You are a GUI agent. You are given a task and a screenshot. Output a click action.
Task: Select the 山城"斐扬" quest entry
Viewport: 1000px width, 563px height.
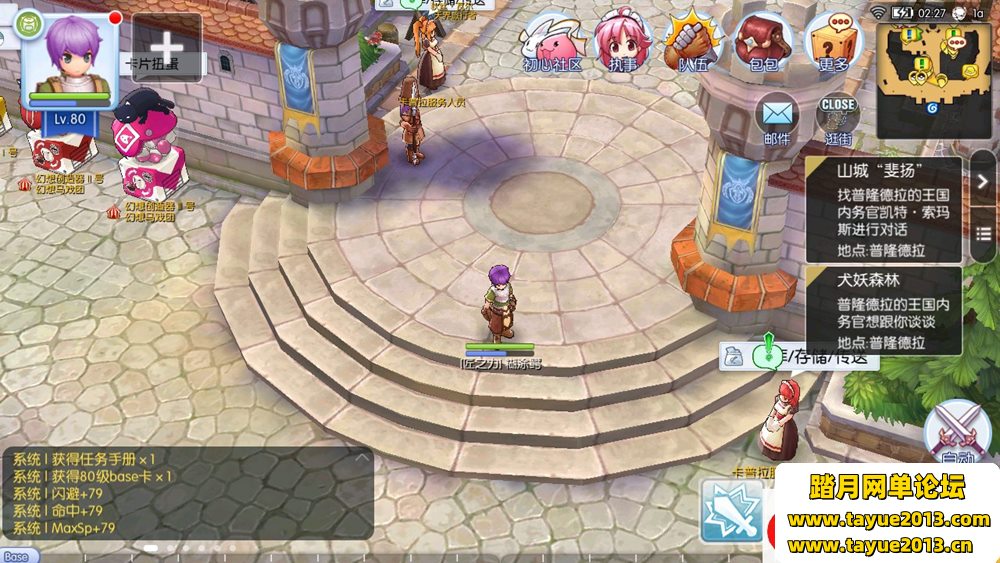[883, 209]
